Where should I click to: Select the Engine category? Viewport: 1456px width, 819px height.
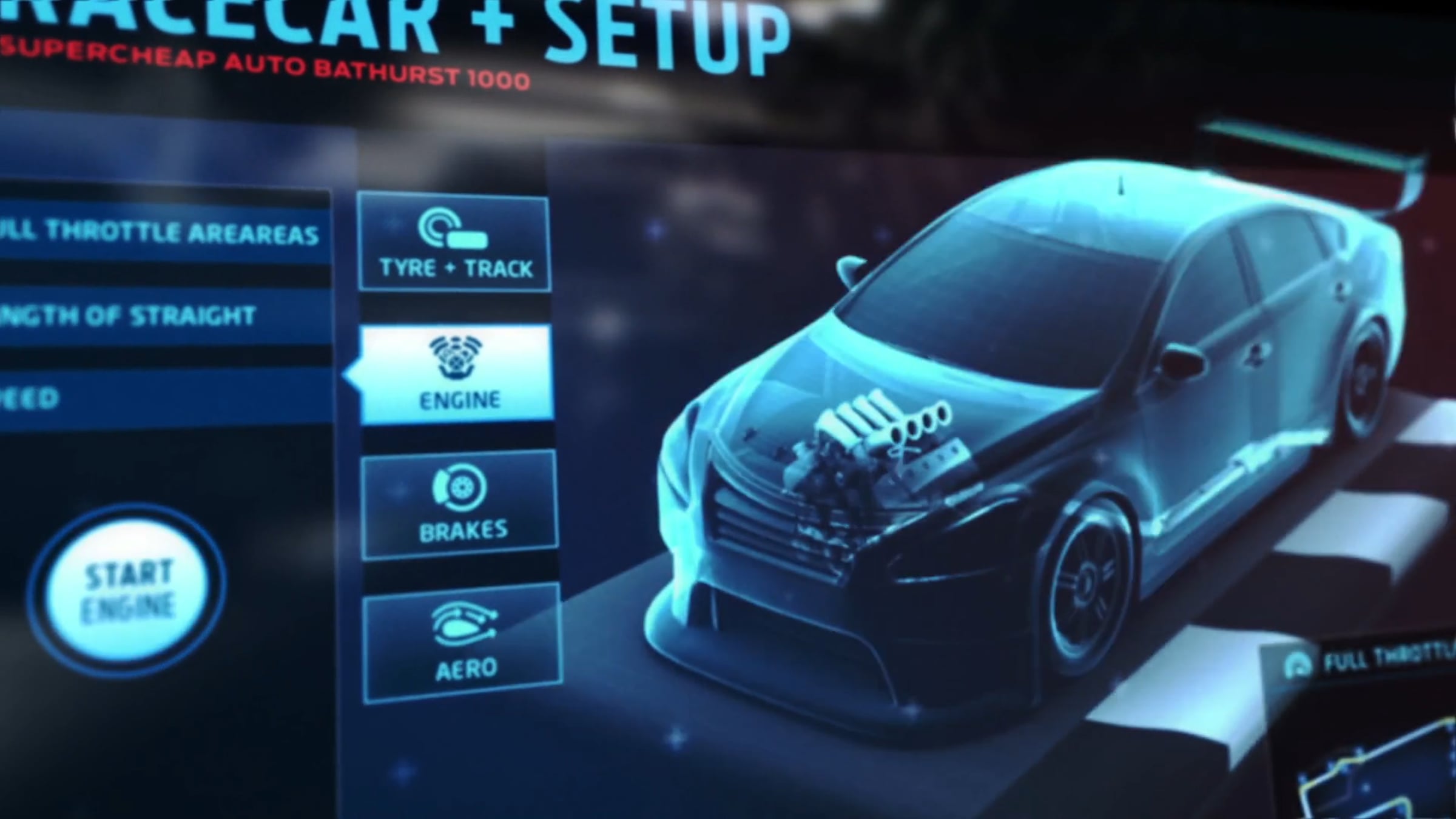pyautogui.click(x=457, y=374)
